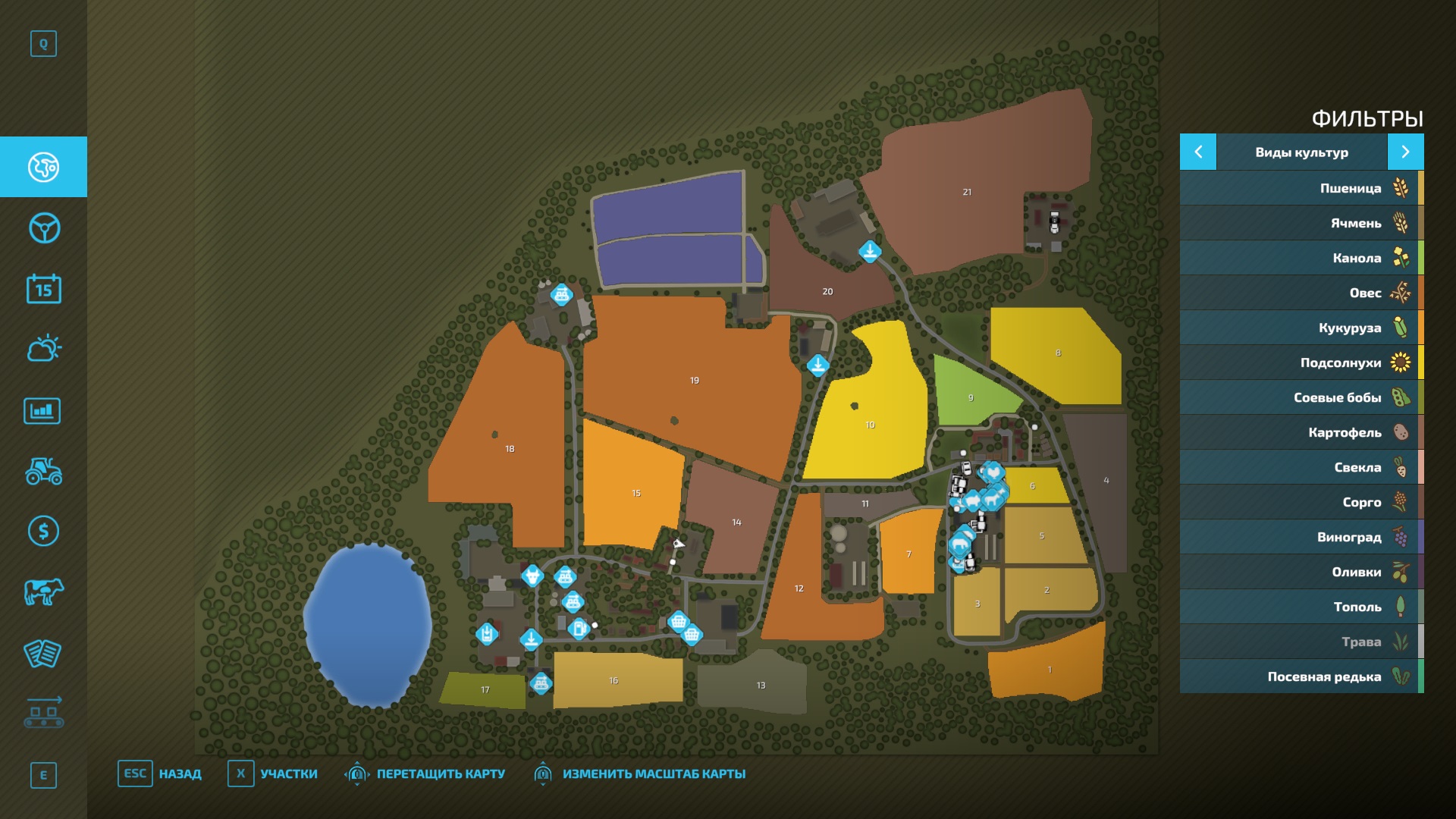Open the contracts papers tab
Image resolution: width=1456 pixels, height=819 pixels.
pos(43,653)
